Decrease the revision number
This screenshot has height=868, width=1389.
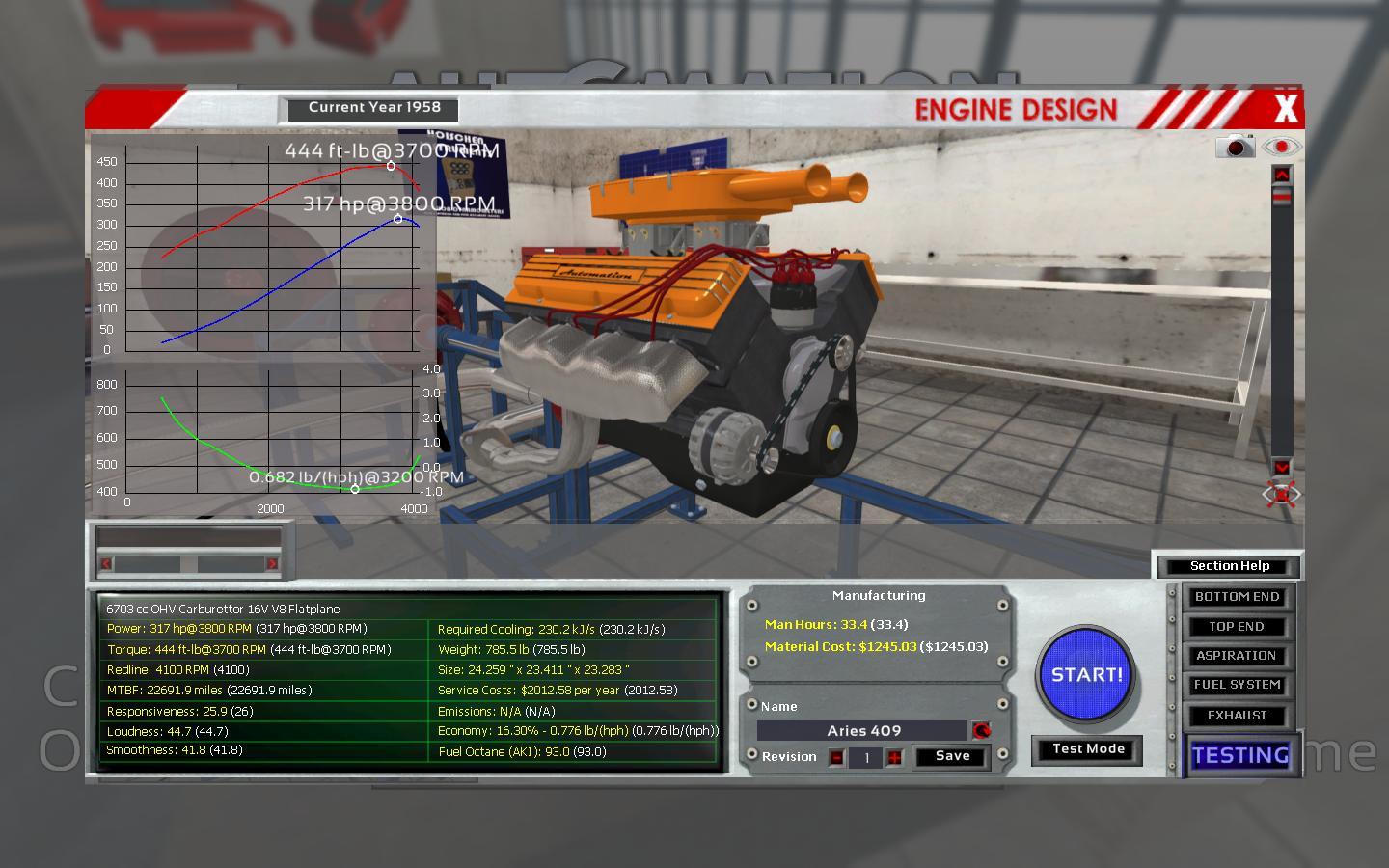click(836, 758)
